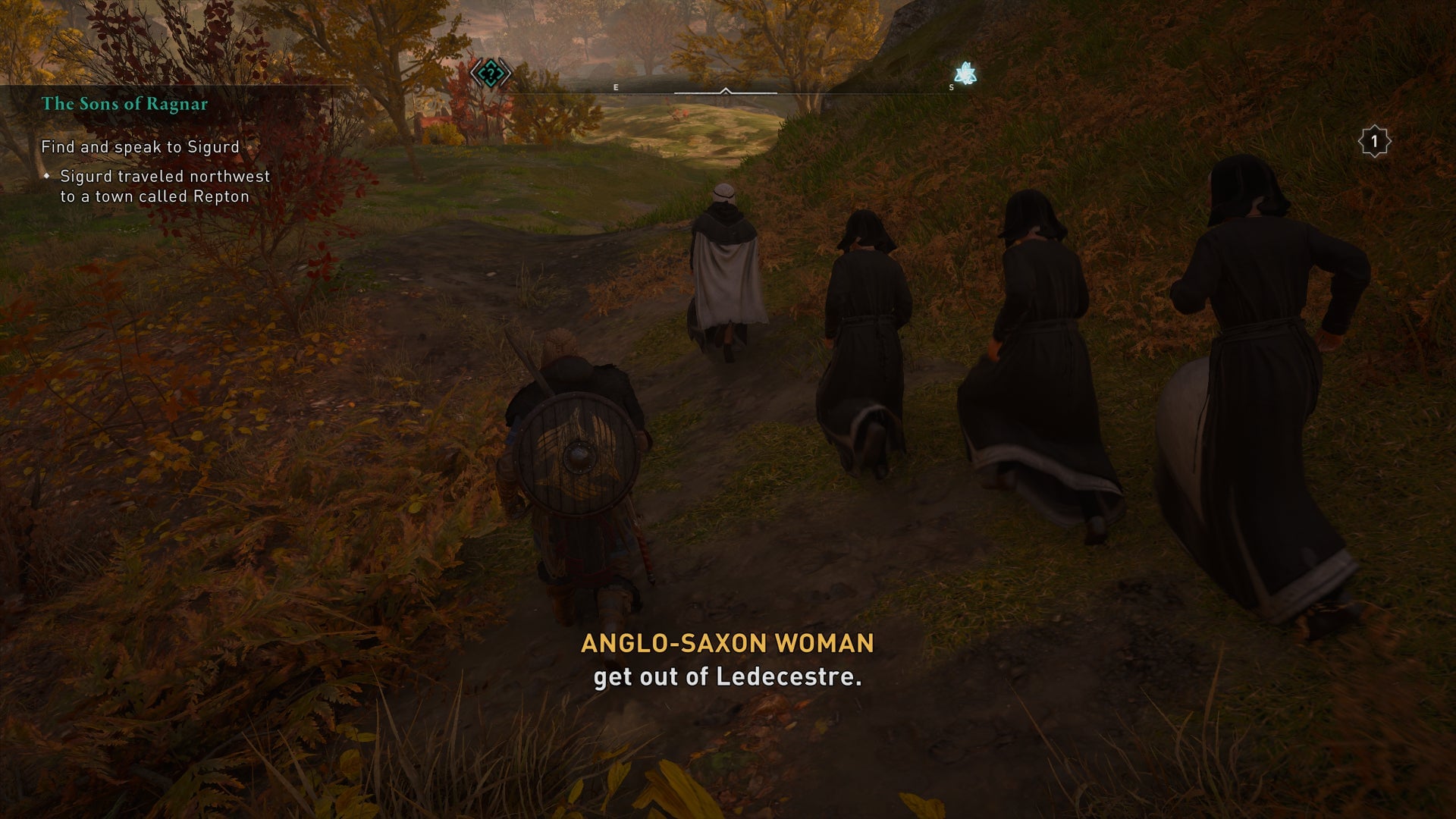Image resolution: width=1456 pixels, height=819 pixels.
Task: Click the 'S' cardinal direction on the compass
Action: point(950,87)
